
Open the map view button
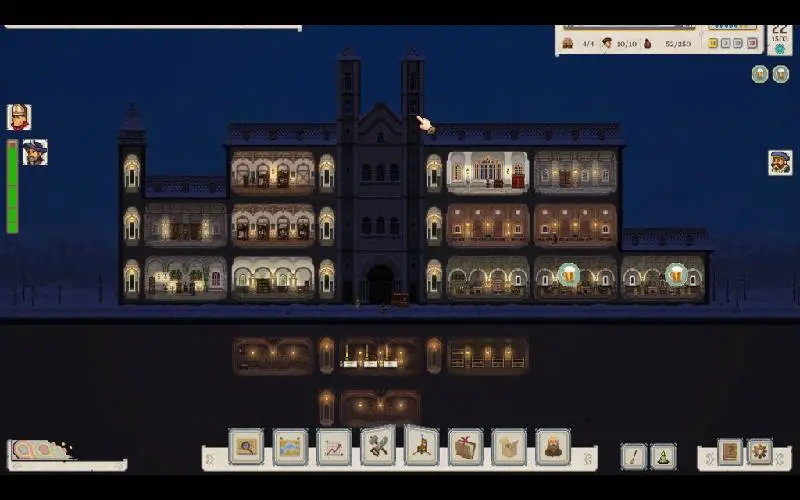pos(290,446)
